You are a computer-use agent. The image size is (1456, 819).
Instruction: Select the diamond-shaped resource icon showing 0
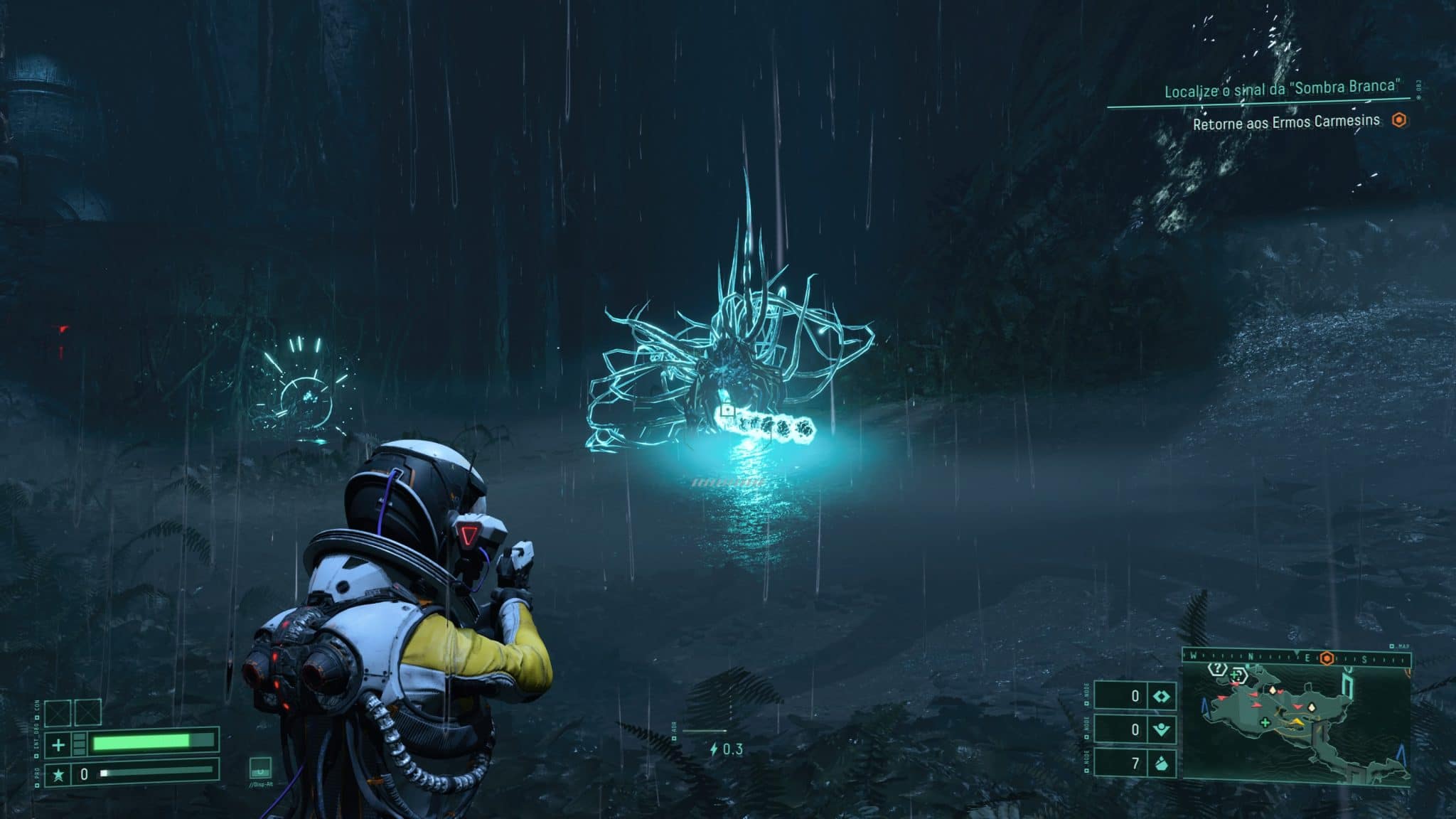click(1162, 696)
